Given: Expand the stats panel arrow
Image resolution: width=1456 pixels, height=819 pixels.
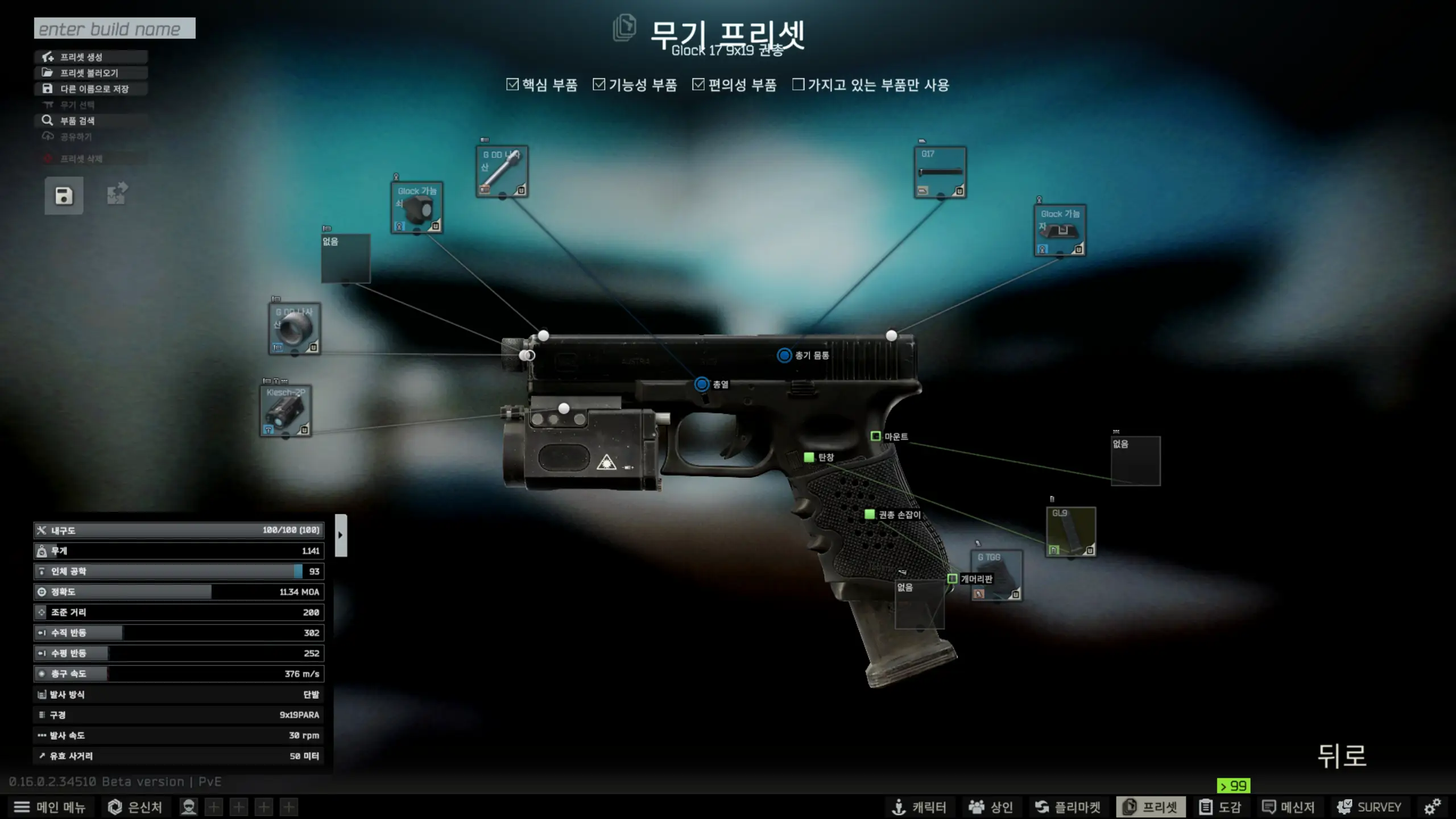Looking at the screenshot, I should click(x=341, y=535).
